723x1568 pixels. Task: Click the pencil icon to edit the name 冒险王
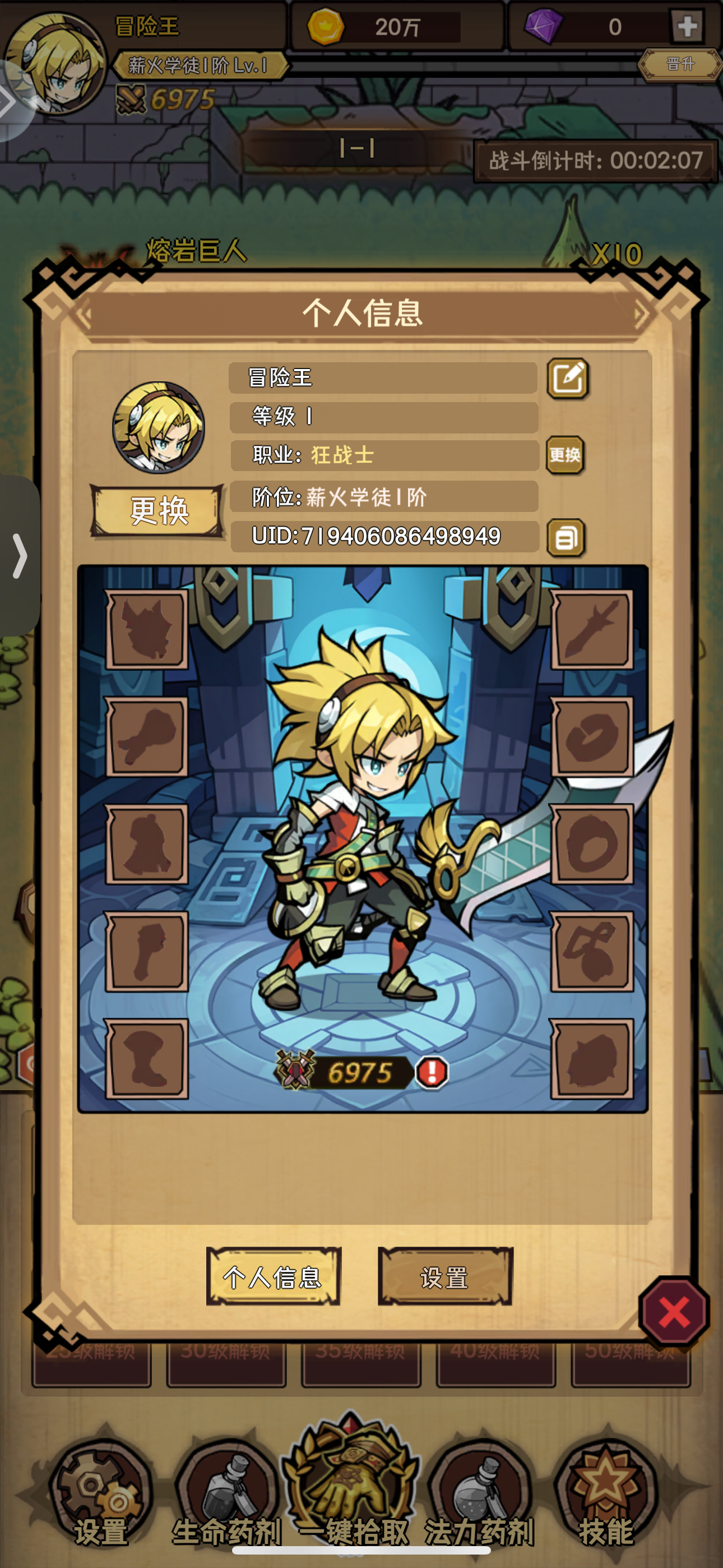coord(568,377)
